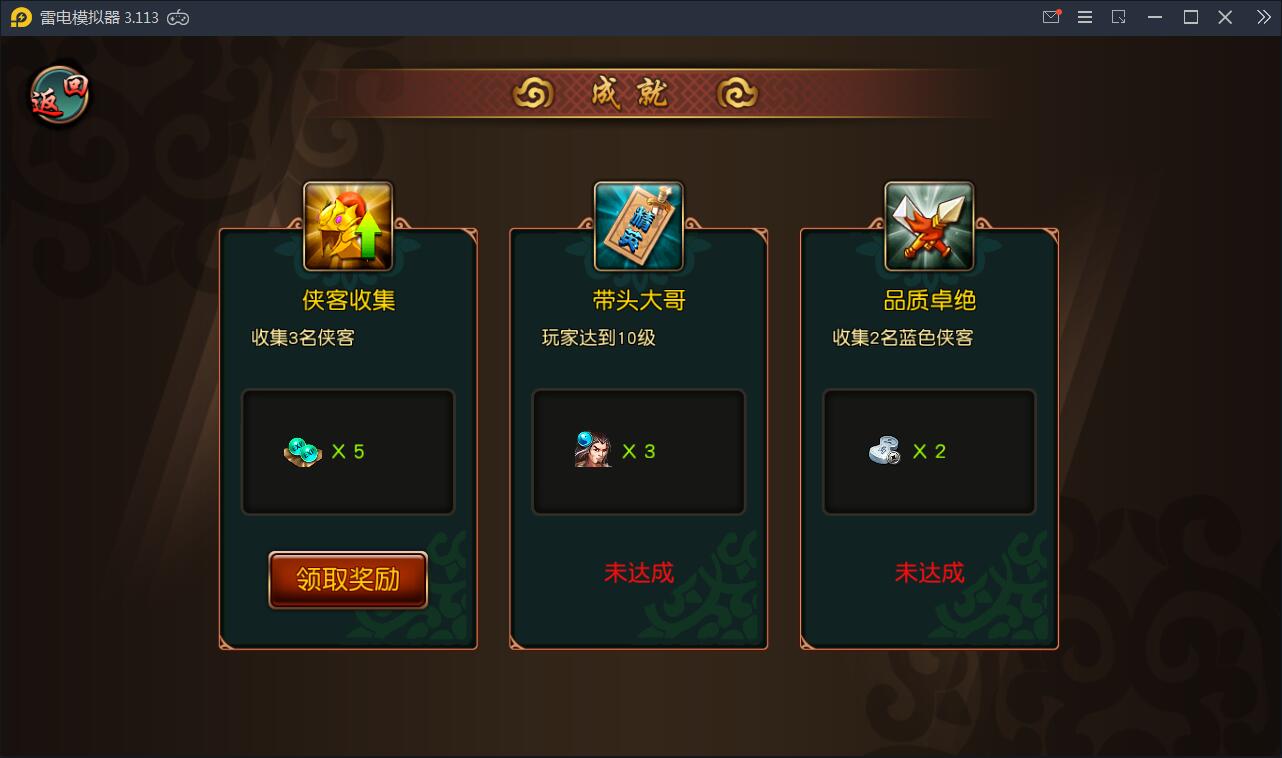Expand the titlebar sidebar with double-arrow icon
The height and width of the screenshot is (758, 1282).
click(x=1264, y=17)
